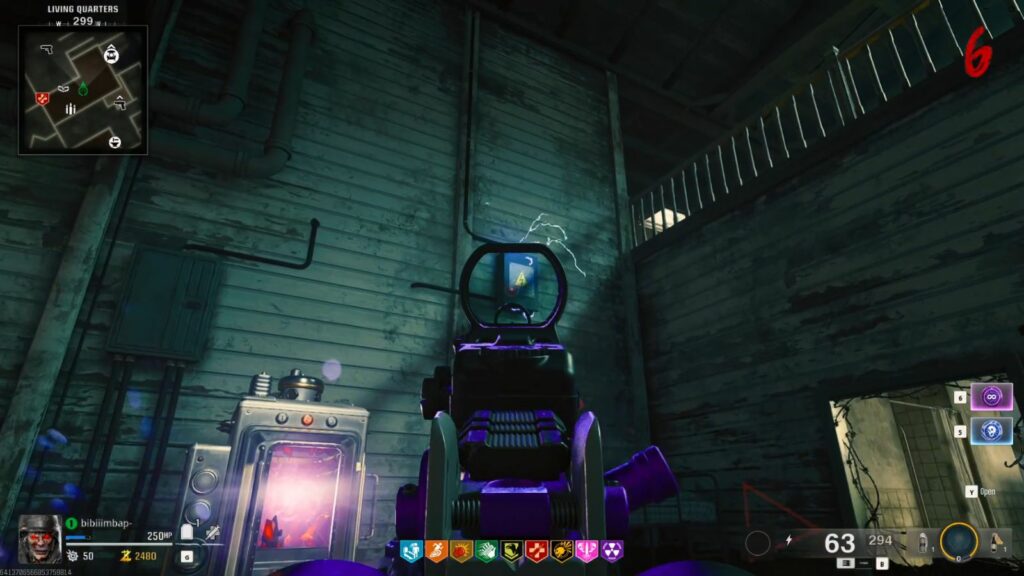The image size is (1024, 576).
Task: Select the red fist perk icon
Action: (461, 550)
